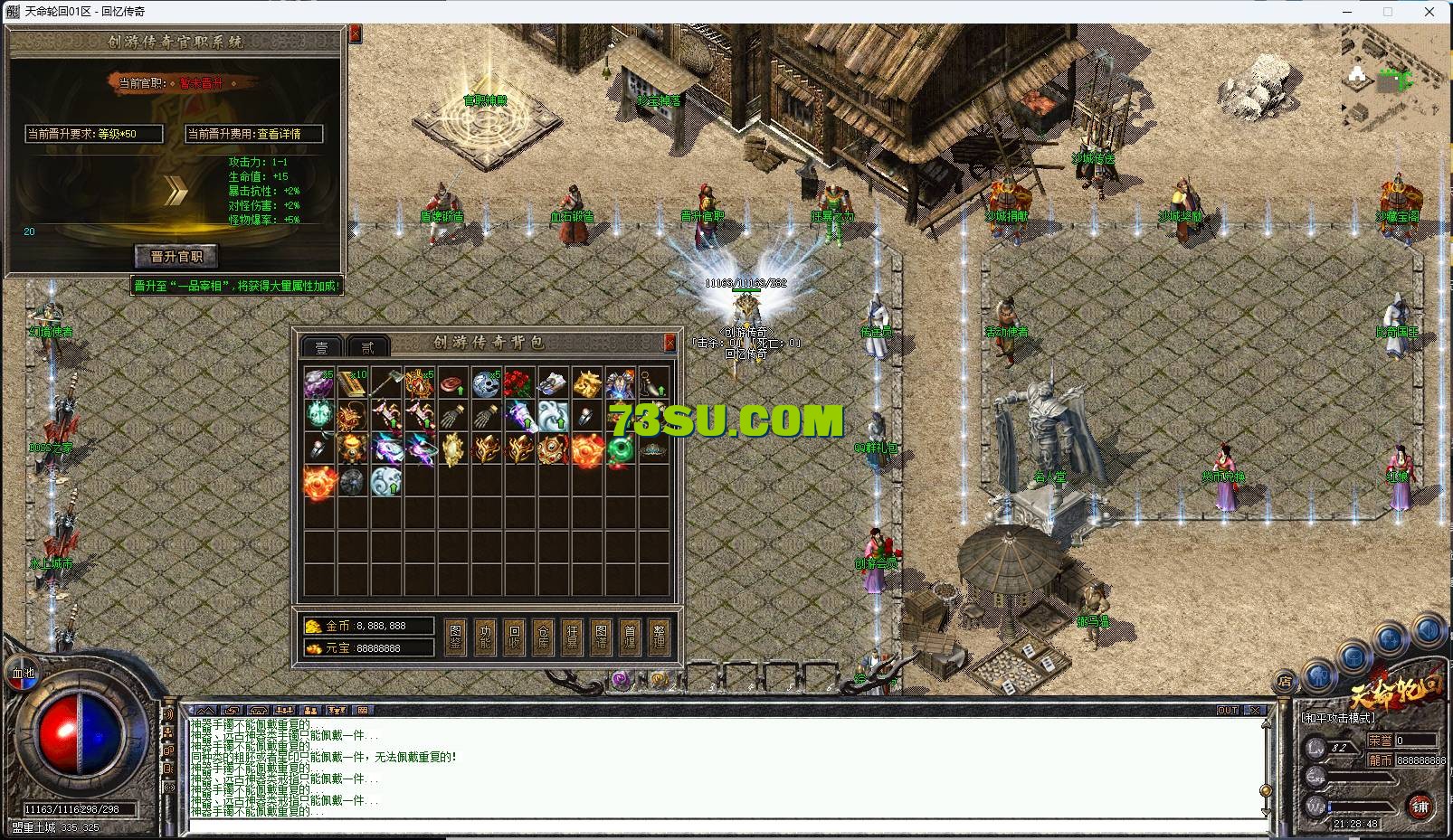Open the 首爆 panel from backpack toolbar

pos(632,633)
